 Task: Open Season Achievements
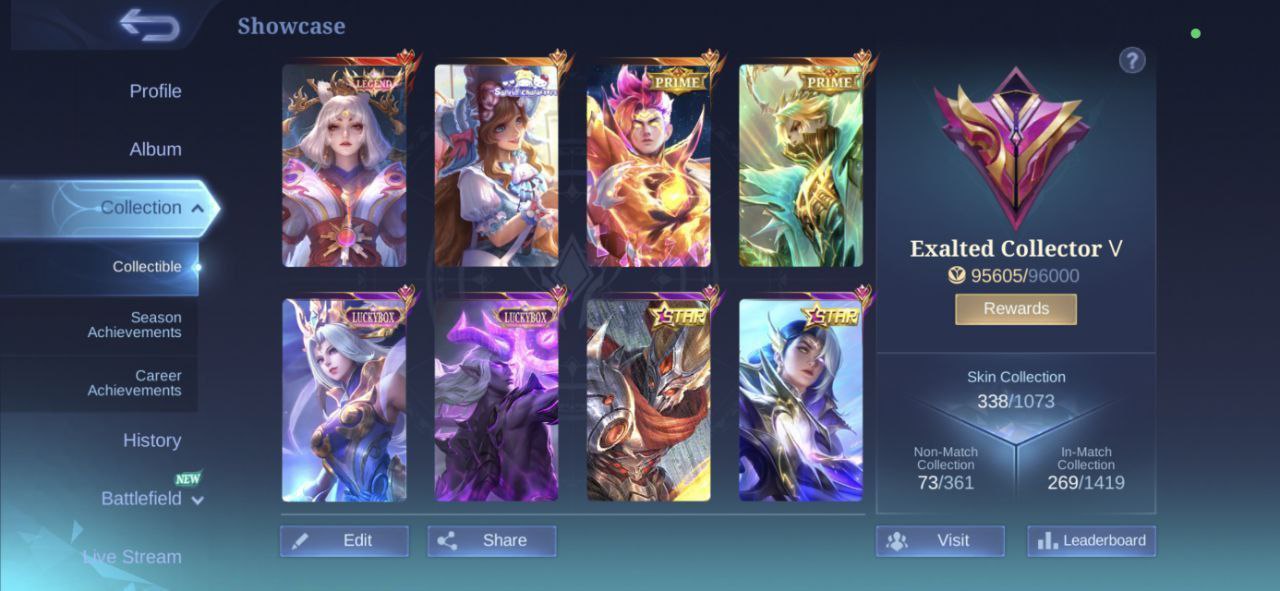pos(134,325)
